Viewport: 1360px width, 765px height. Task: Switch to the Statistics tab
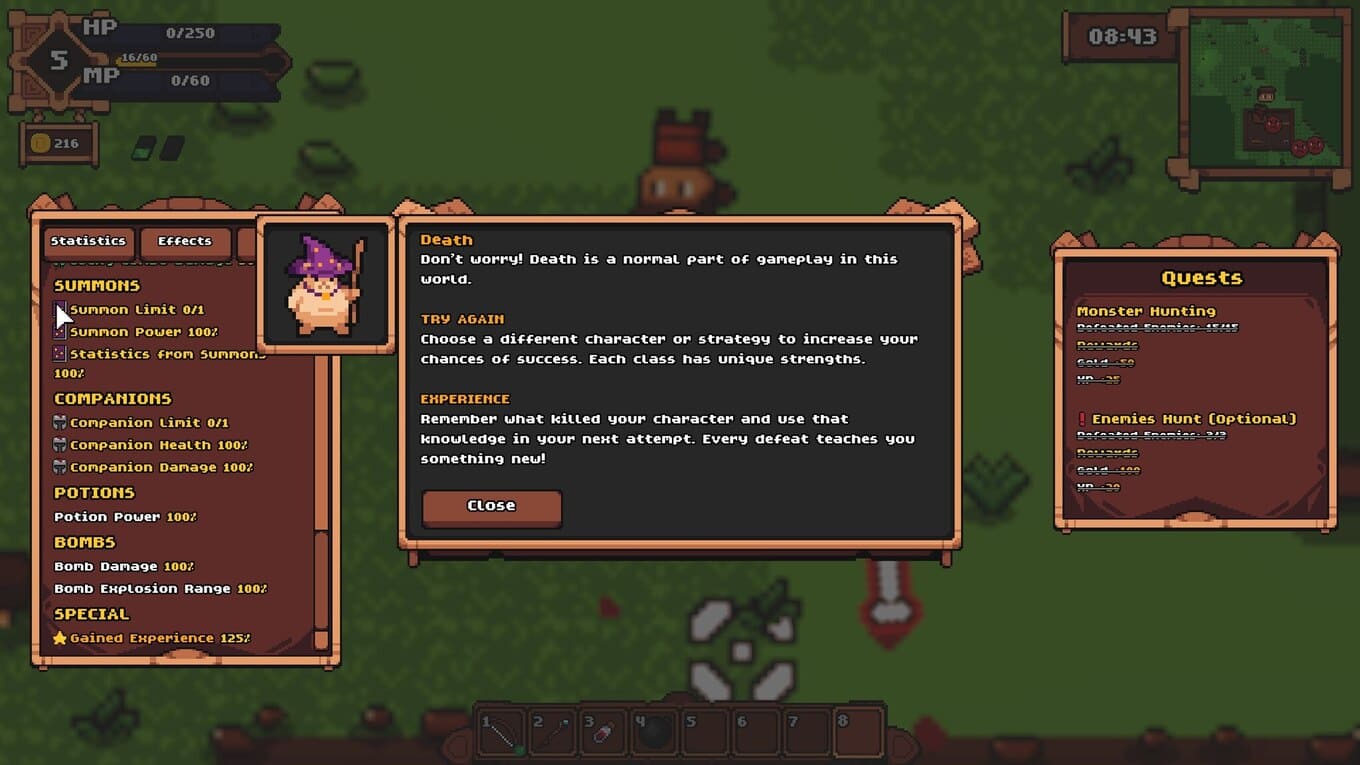click(88, 241)
